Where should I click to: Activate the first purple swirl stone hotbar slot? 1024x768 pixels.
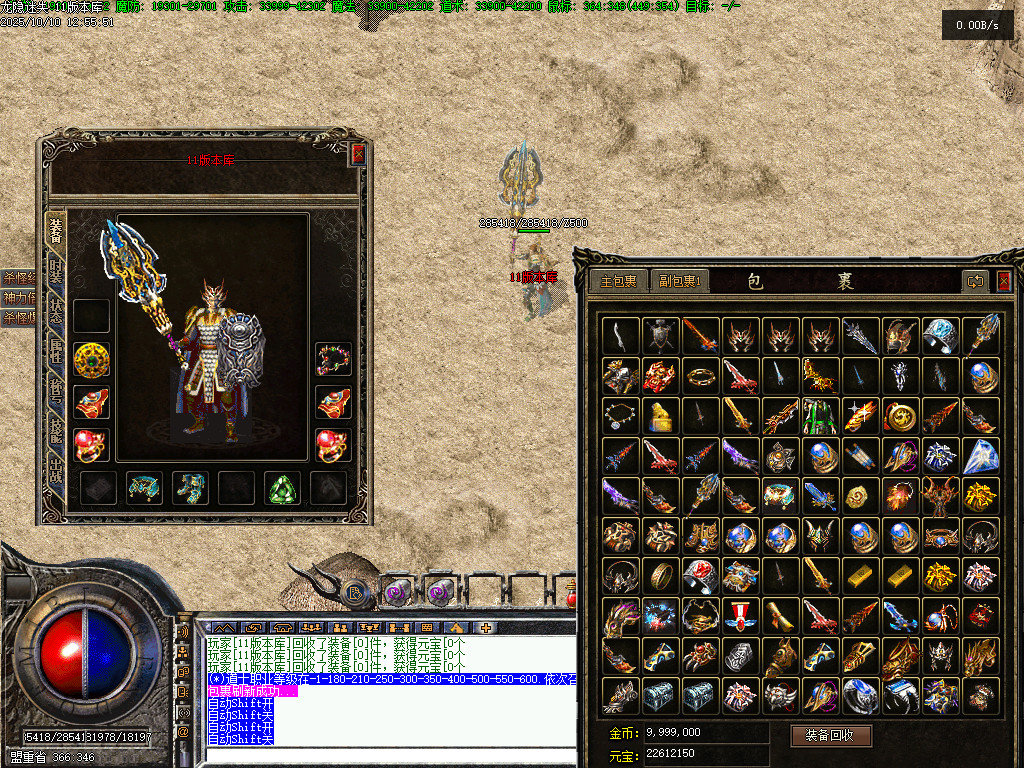397,592
